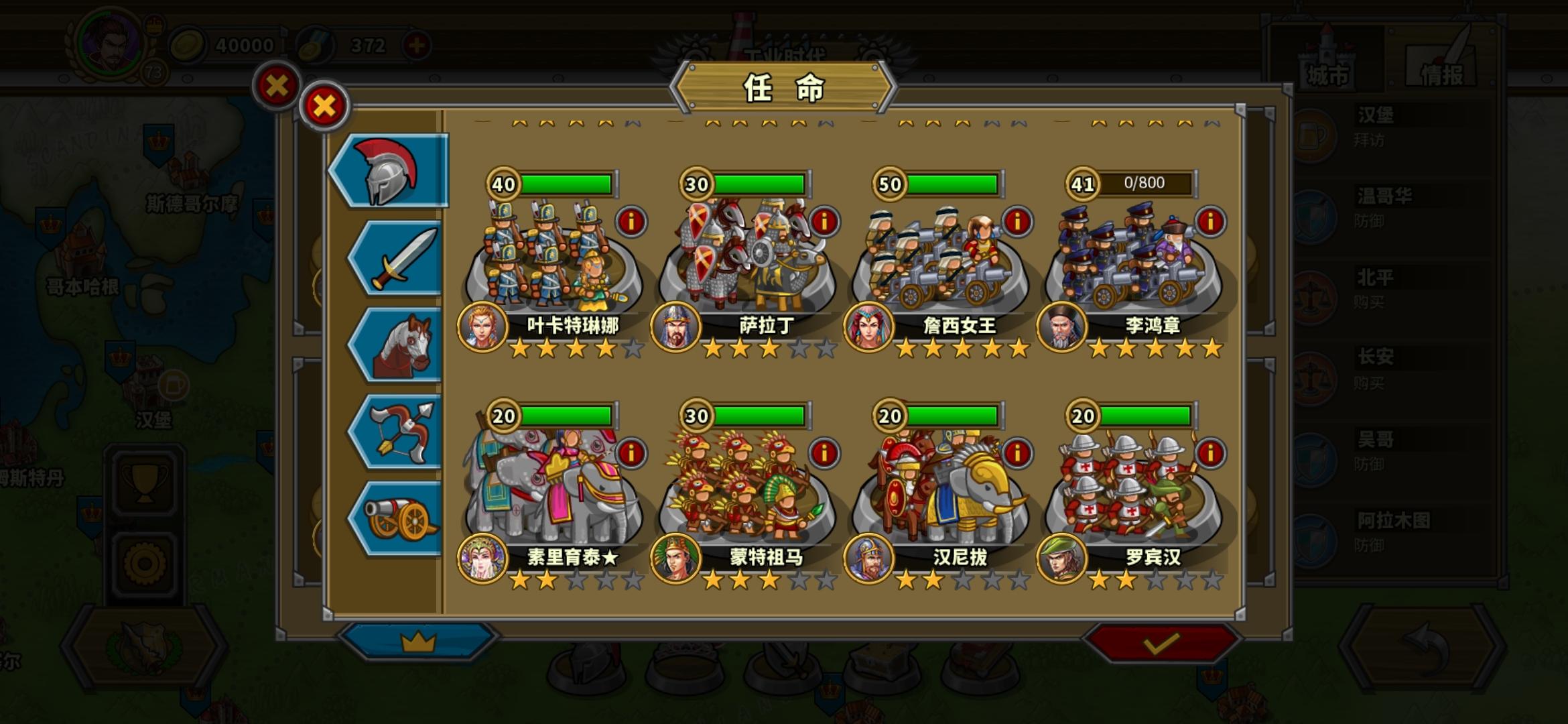Select 叶卡特琳娜 unit squad
Viewport: 1568px width, 724px height.
[x=556, y=255]
